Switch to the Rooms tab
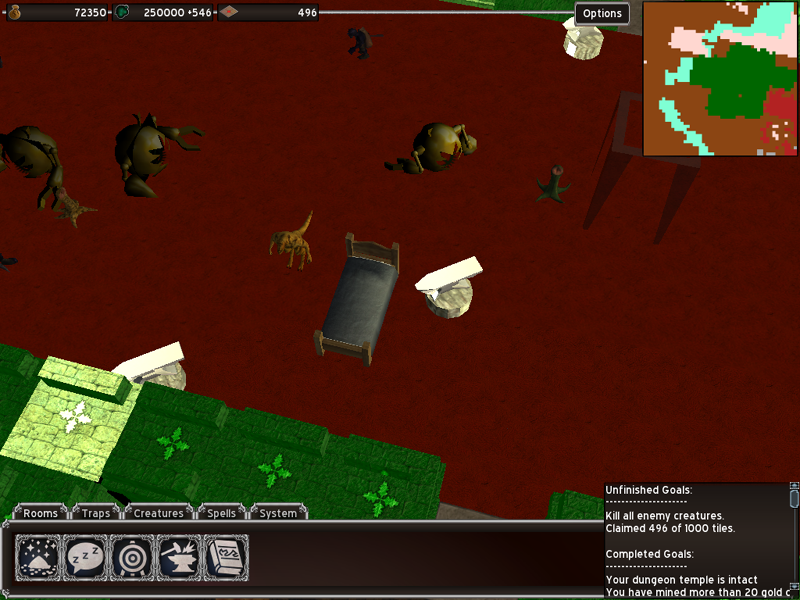This screenshot has width=800, height=600. [41, 513]
